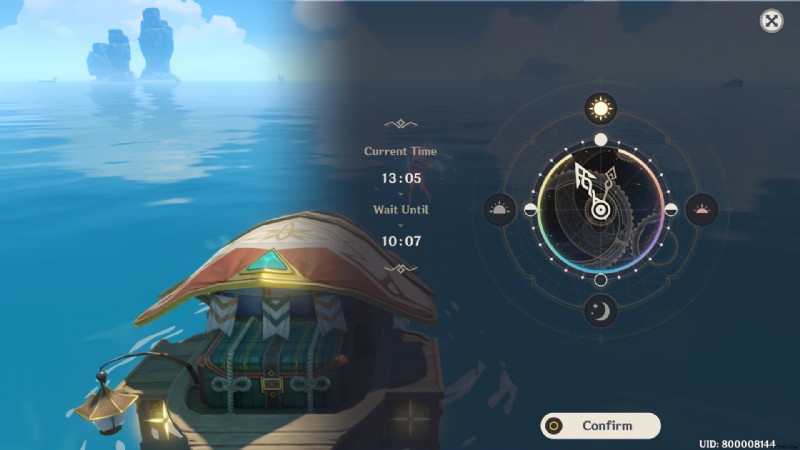Pick the sunrise icon on the clock

pos(499,210)
